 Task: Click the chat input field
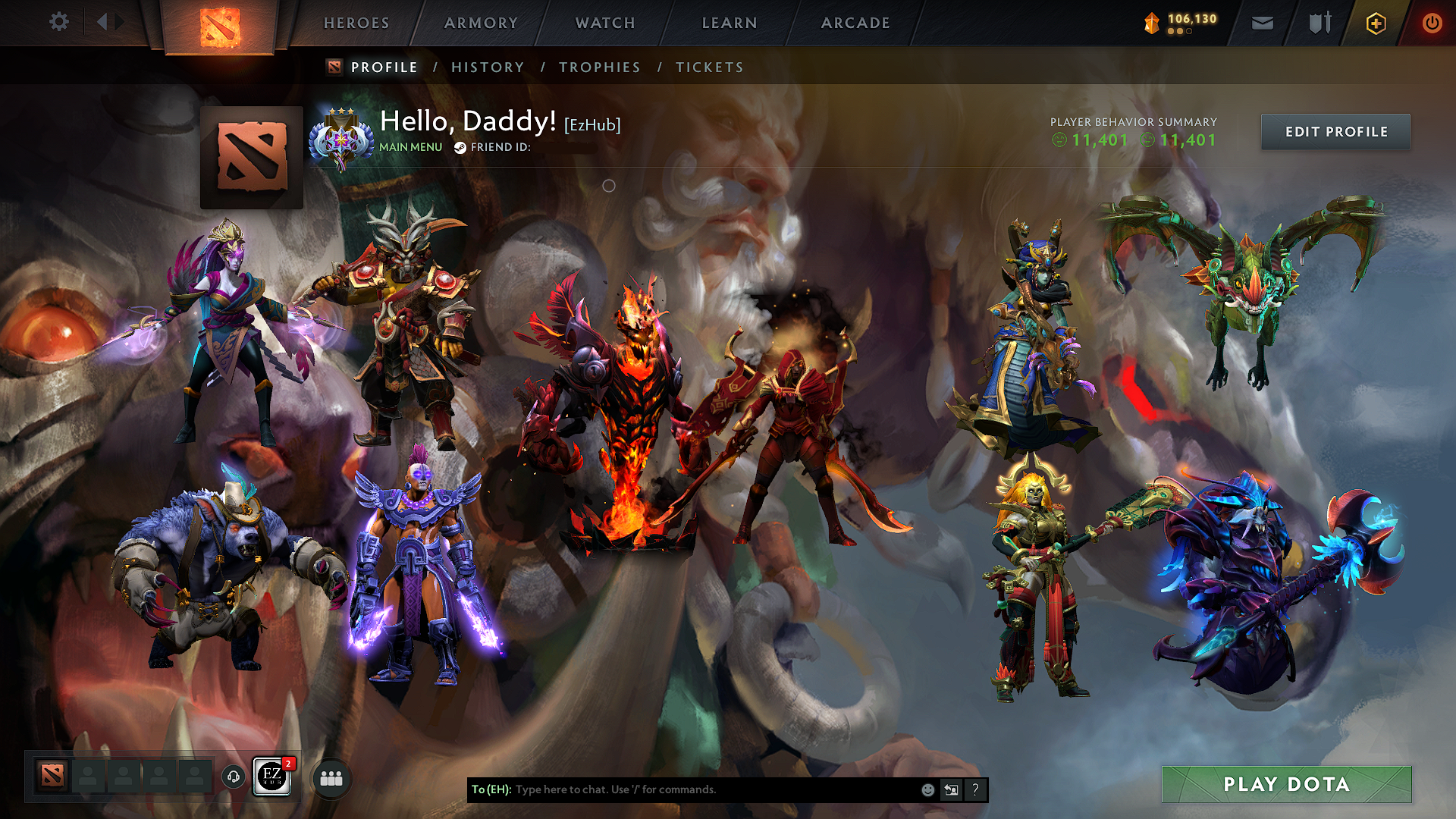682,789
